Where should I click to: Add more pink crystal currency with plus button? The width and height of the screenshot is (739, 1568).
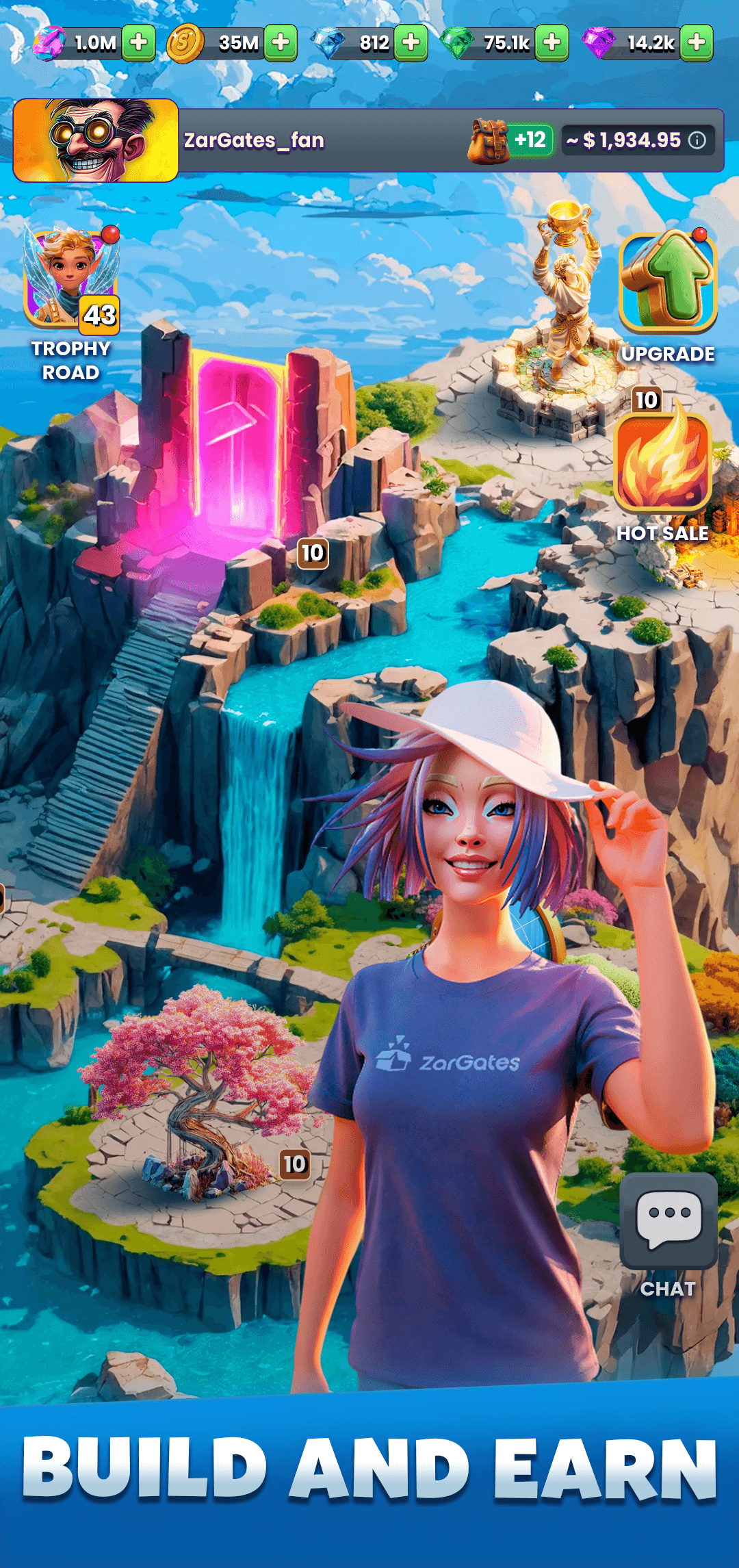[x=138, y=43]
